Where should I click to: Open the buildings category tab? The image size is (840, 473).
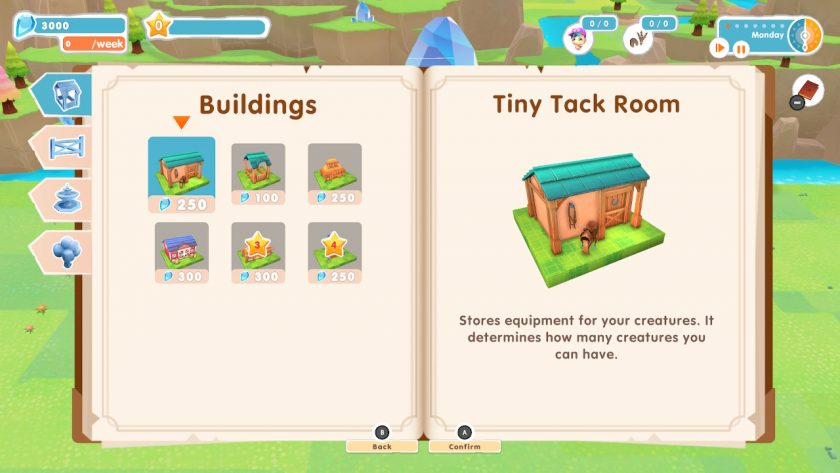pyautogui.click(x=62, y=94)
